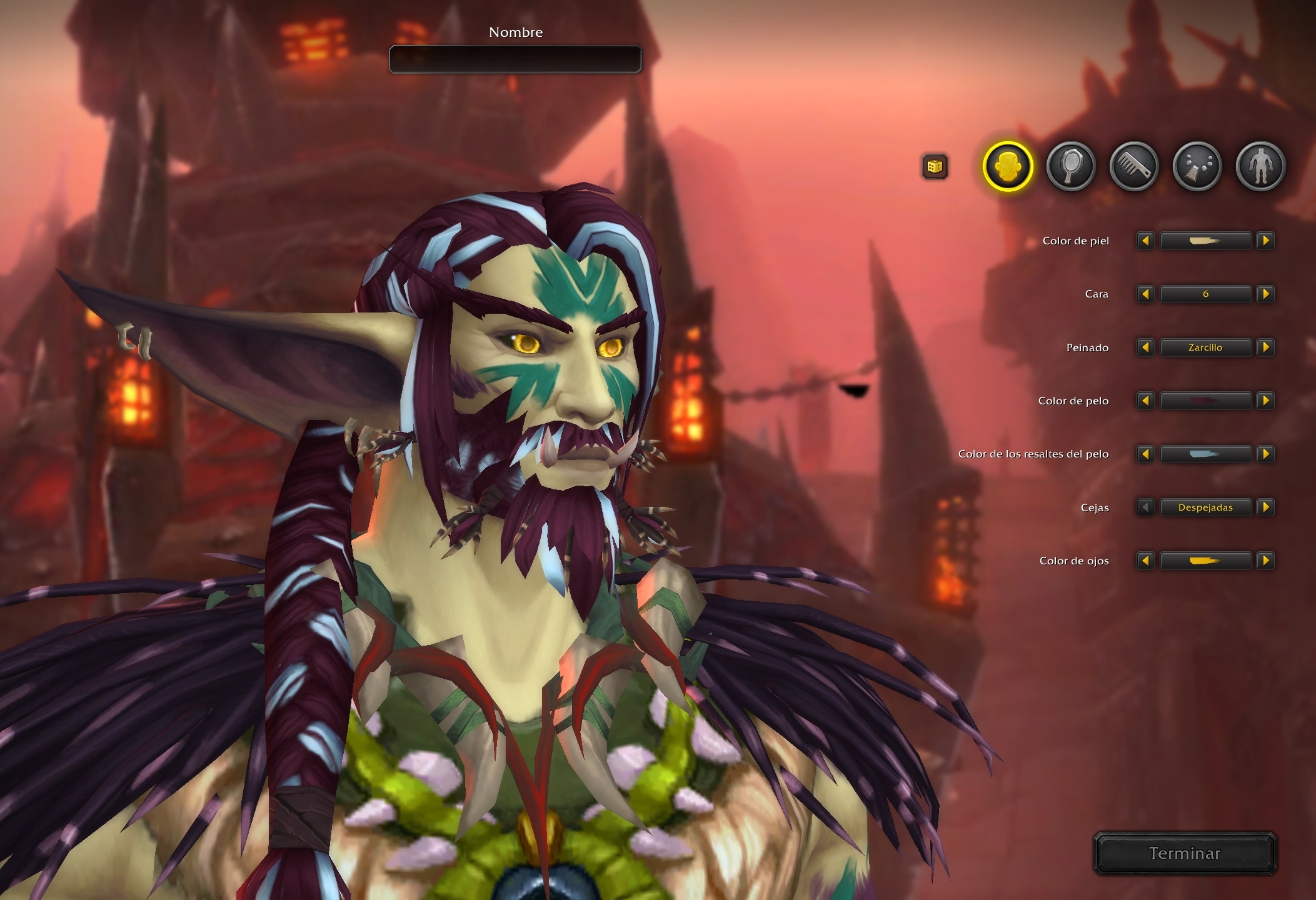The height and width of the screenshot is (900, 1316).
Task: Choose next Peinado hairstyle
Action: tap(1265, 347)
